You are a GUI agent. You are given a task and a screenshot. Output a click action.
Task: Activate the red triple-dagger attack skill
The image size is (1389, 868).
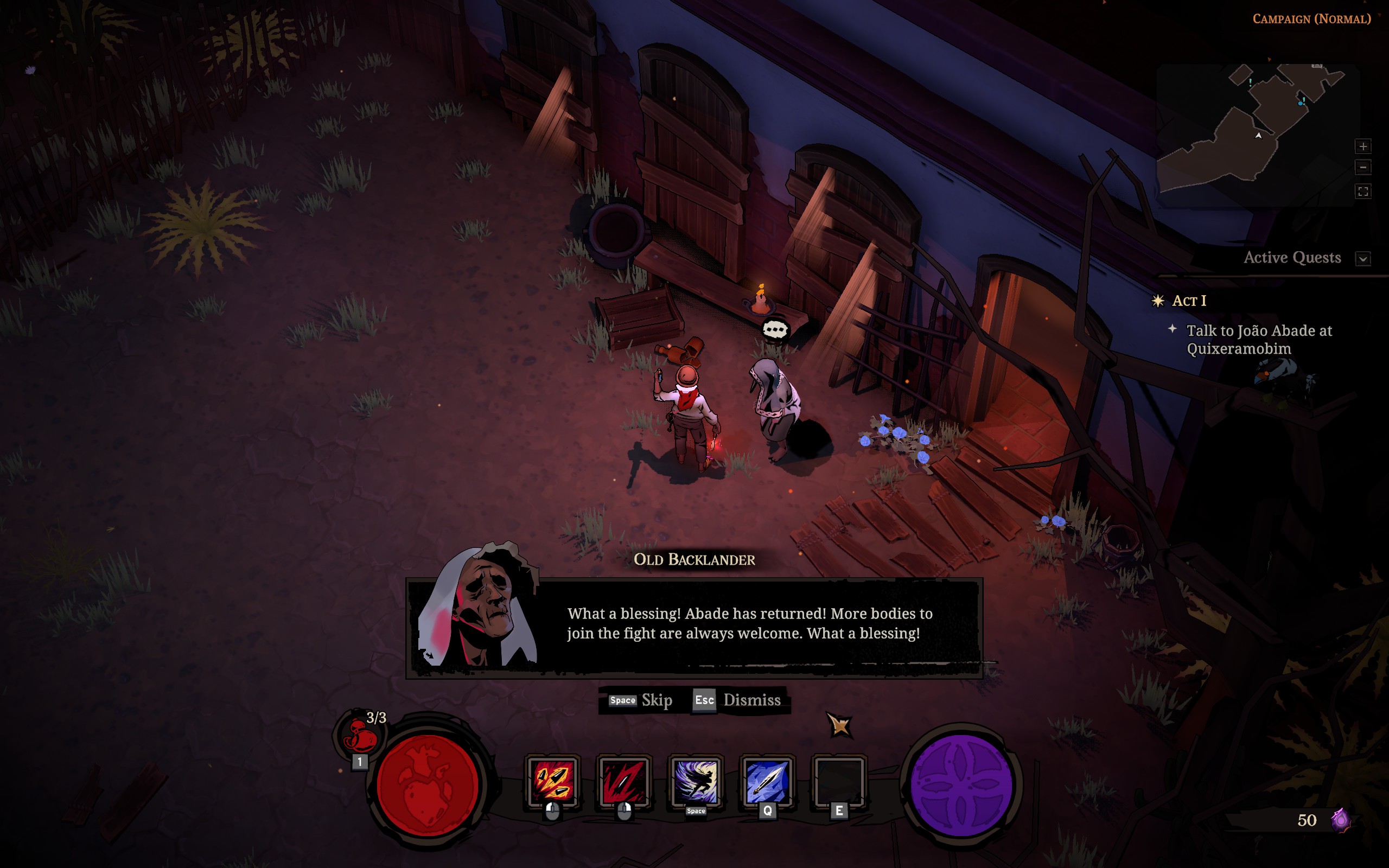coord(552,781)
